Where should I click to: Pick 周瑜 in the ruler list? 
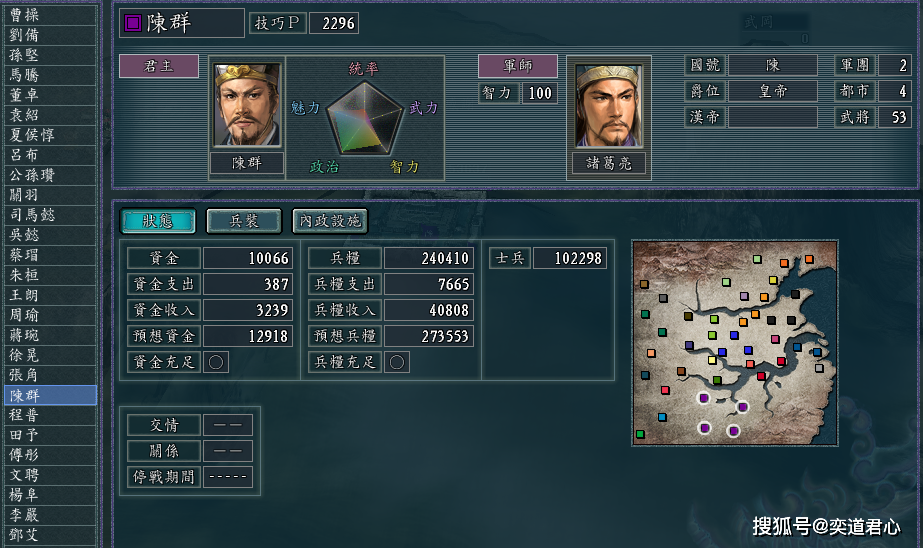coord(48,315)
